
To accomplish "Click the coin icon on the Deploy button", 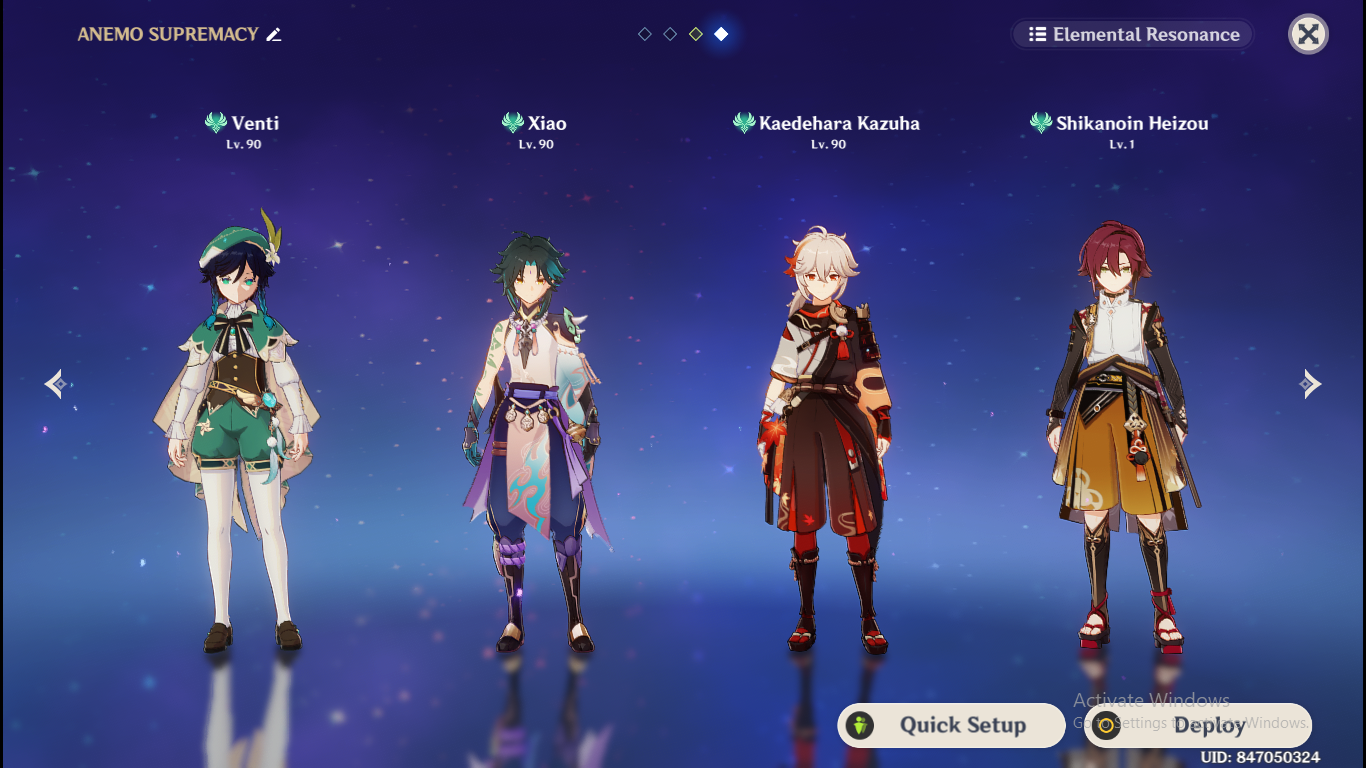I will pos(1106,726).
